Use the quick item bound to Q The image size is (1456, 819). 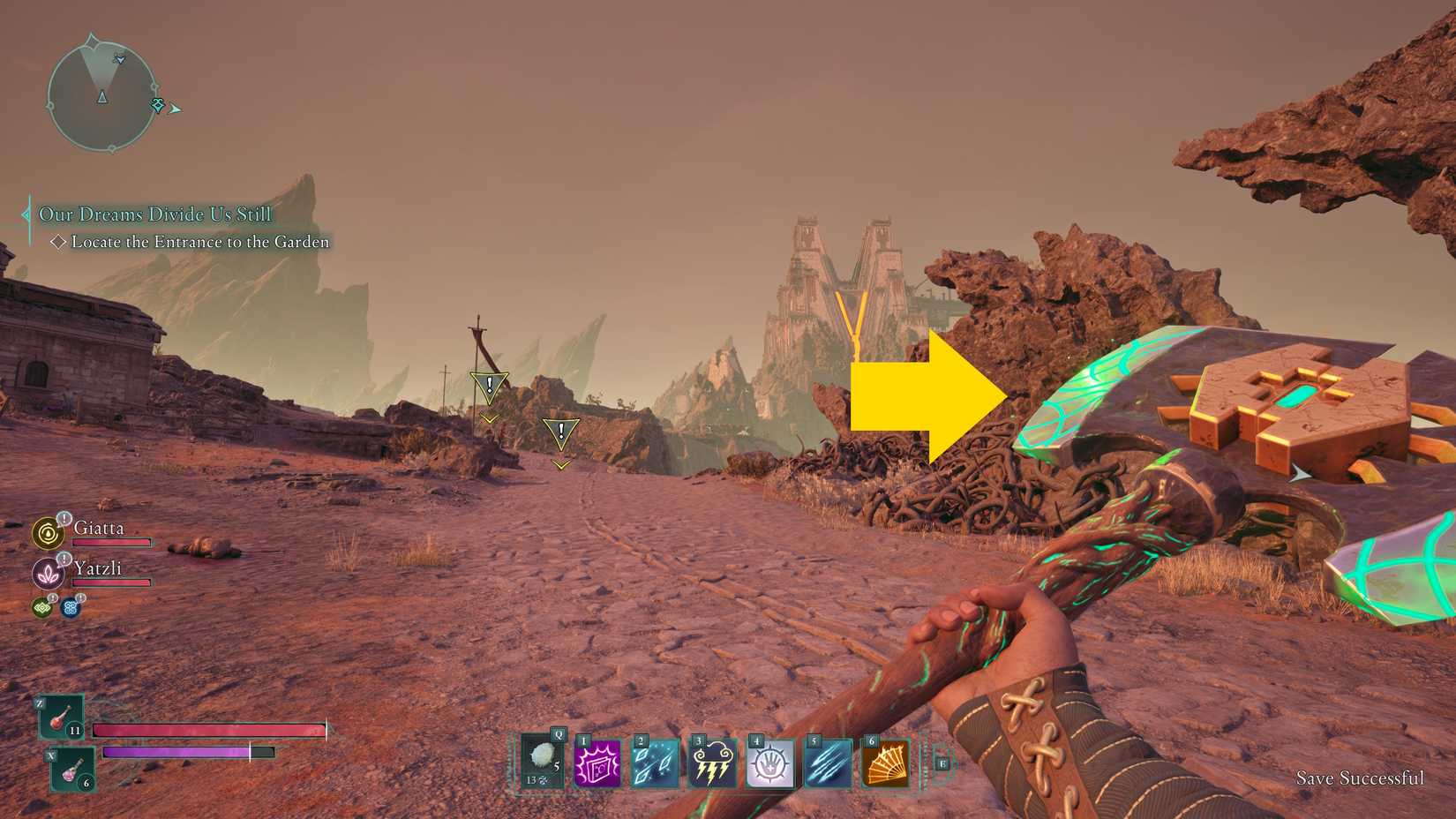click(x=541, y=763)
